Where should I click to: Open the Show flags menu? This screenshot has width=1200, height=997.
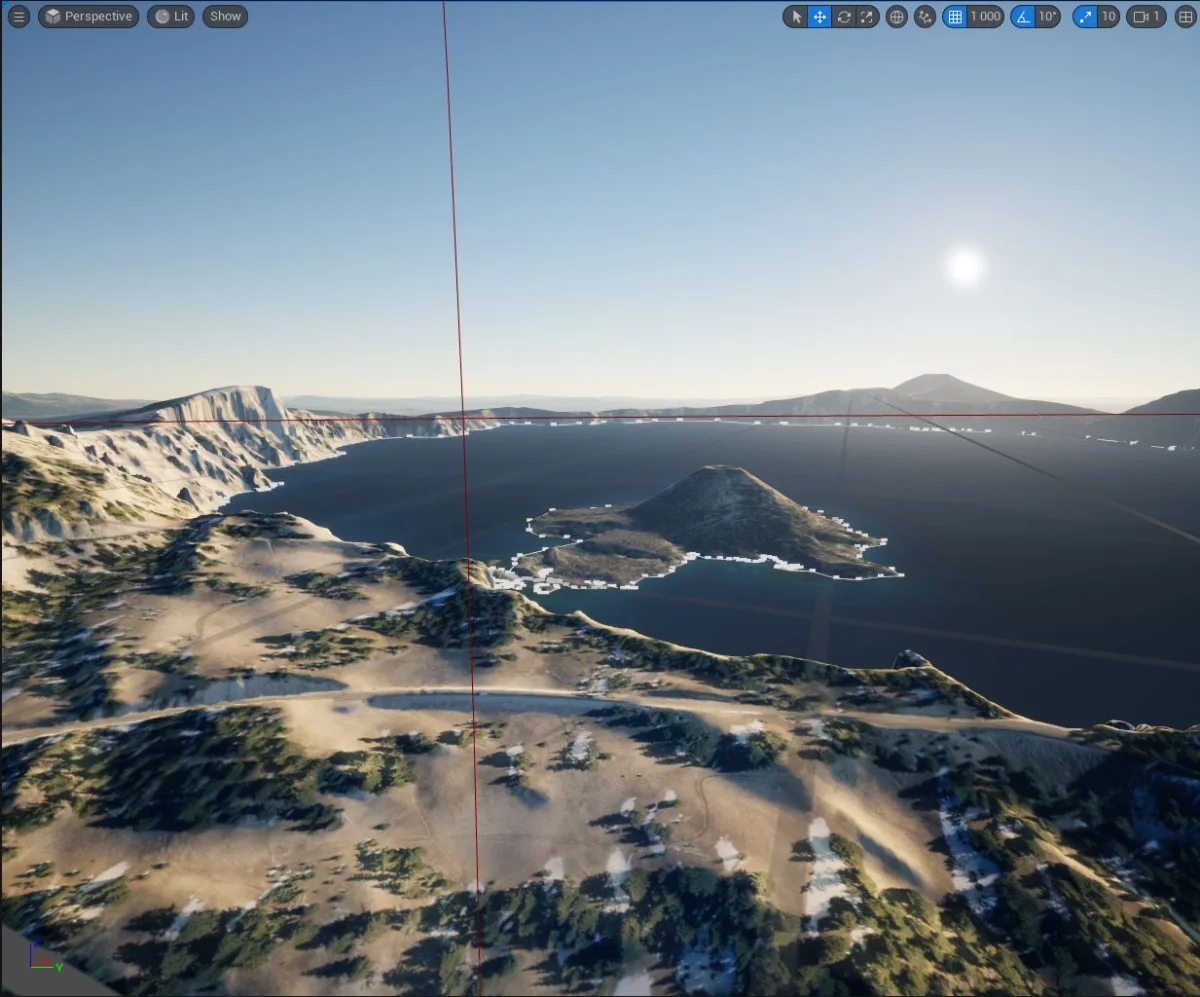click(x=225, y=16)
